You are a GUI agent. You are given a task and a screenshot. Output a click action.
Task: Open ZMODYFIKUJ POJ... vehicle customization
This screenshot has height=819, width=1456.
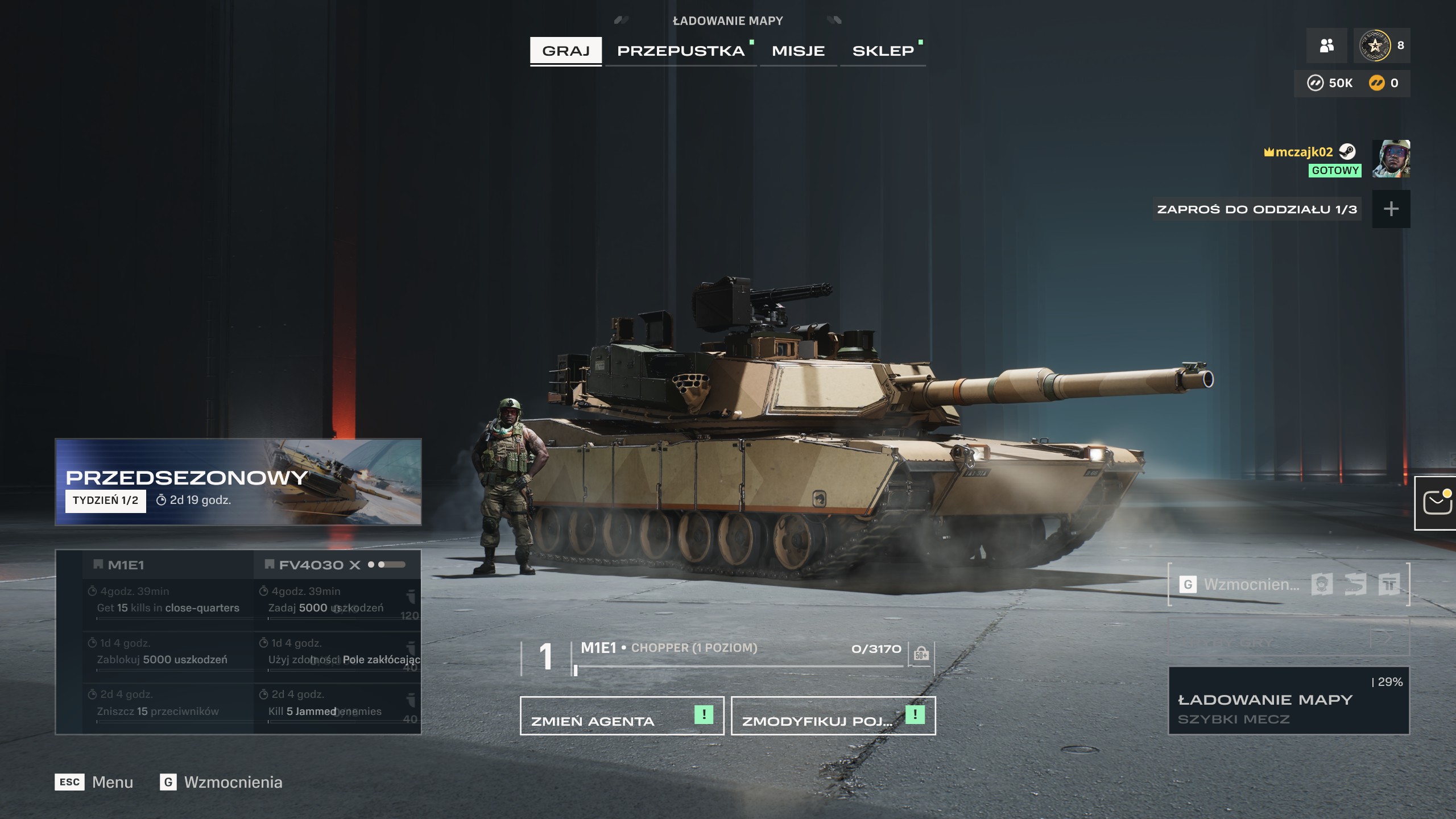[x=833, y=715]
